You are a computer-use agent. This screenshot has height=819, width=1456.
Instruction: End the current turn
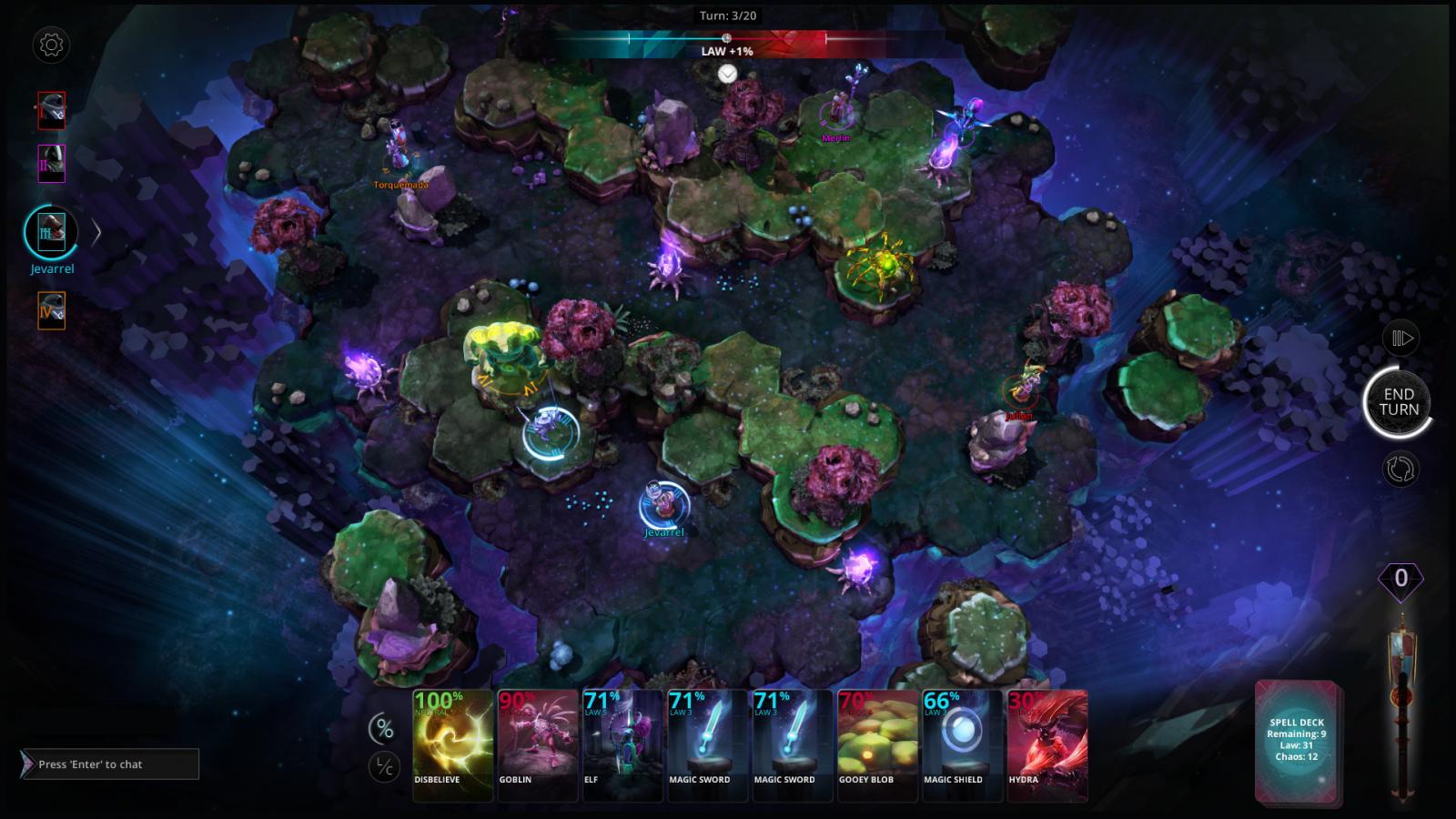[x=1398, y=401]
